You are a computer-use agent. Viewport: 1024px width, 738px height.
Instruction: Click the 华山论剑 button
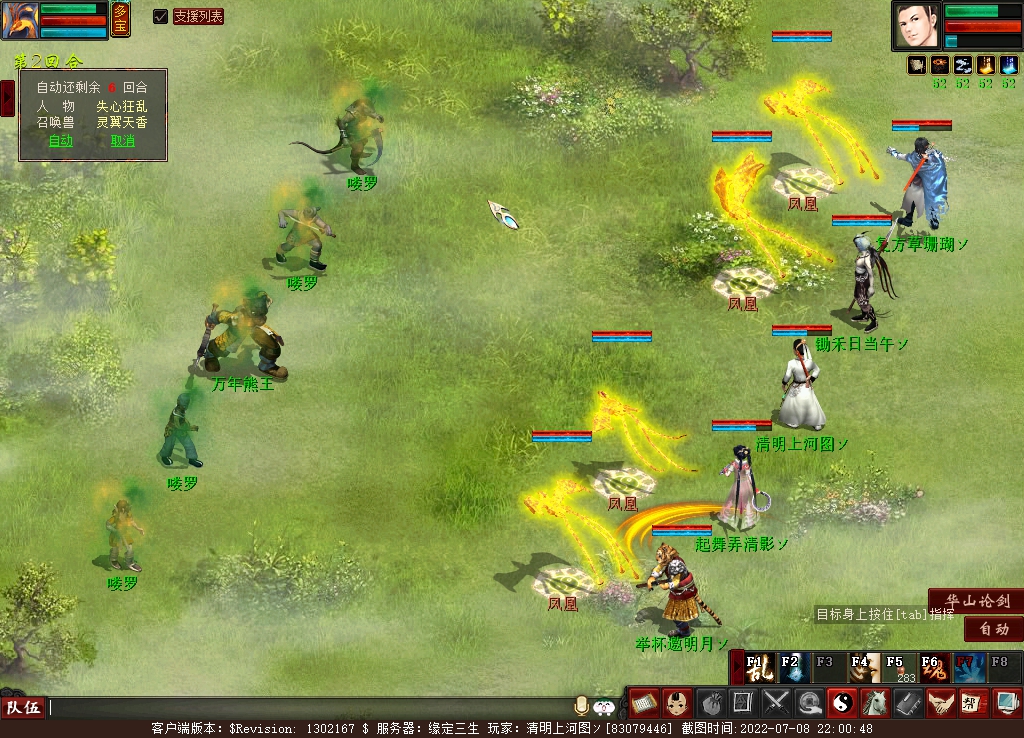coord(975,601)
